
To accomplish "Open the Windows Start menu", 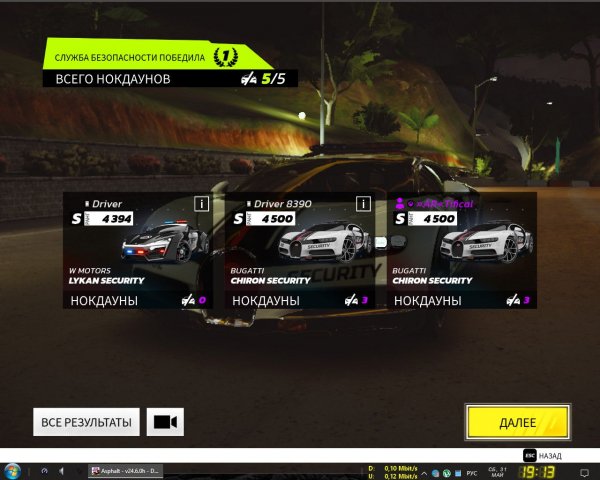I will (12, 471).
